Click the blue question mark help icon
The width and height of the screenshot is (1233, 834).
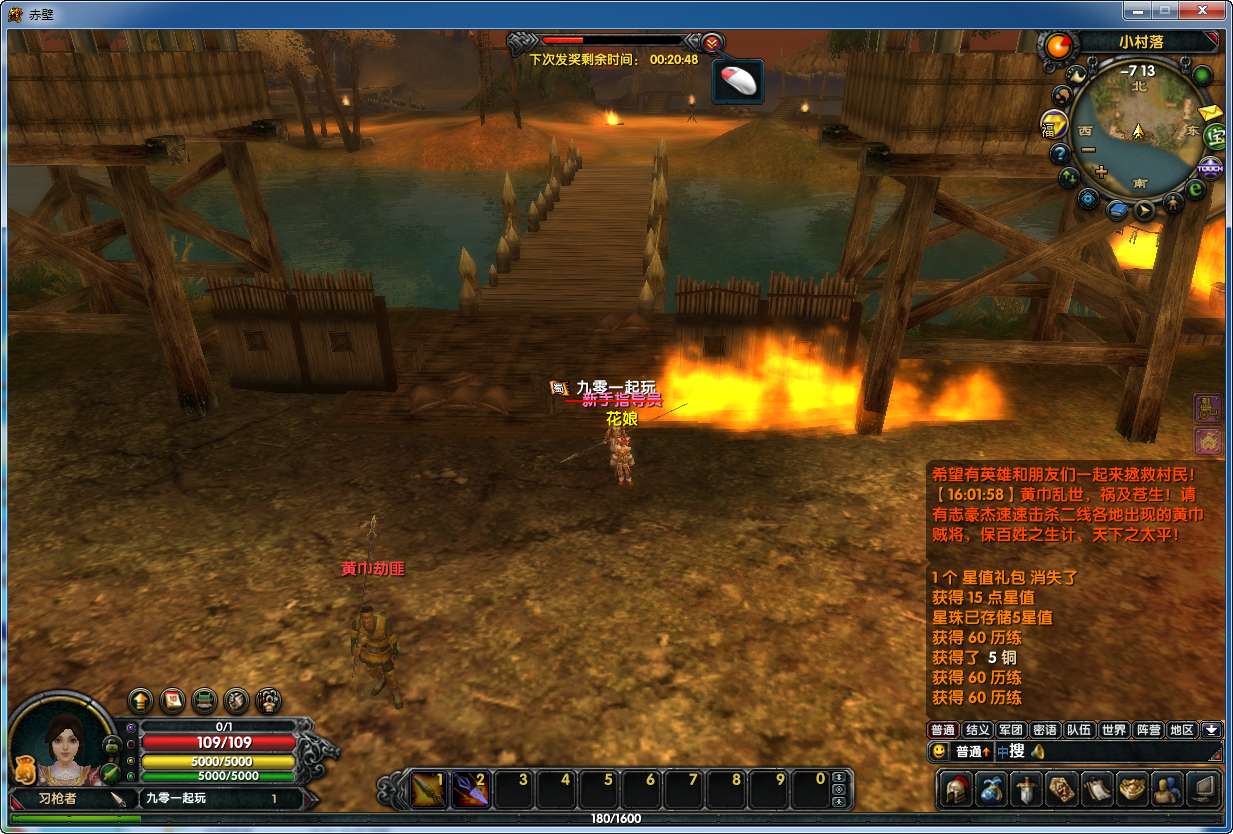pyautogui.click(x=1060, y=154)
